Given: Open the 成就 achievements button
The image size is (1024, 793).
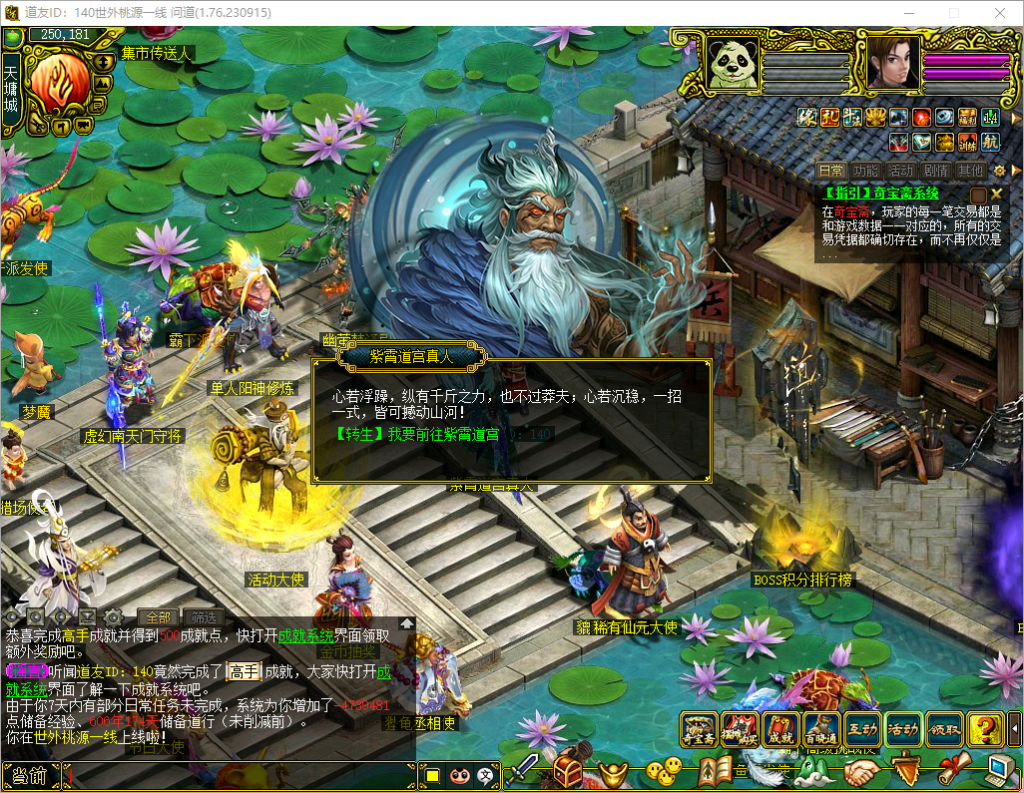Looking at the screenshot, I should pos(780,729).
